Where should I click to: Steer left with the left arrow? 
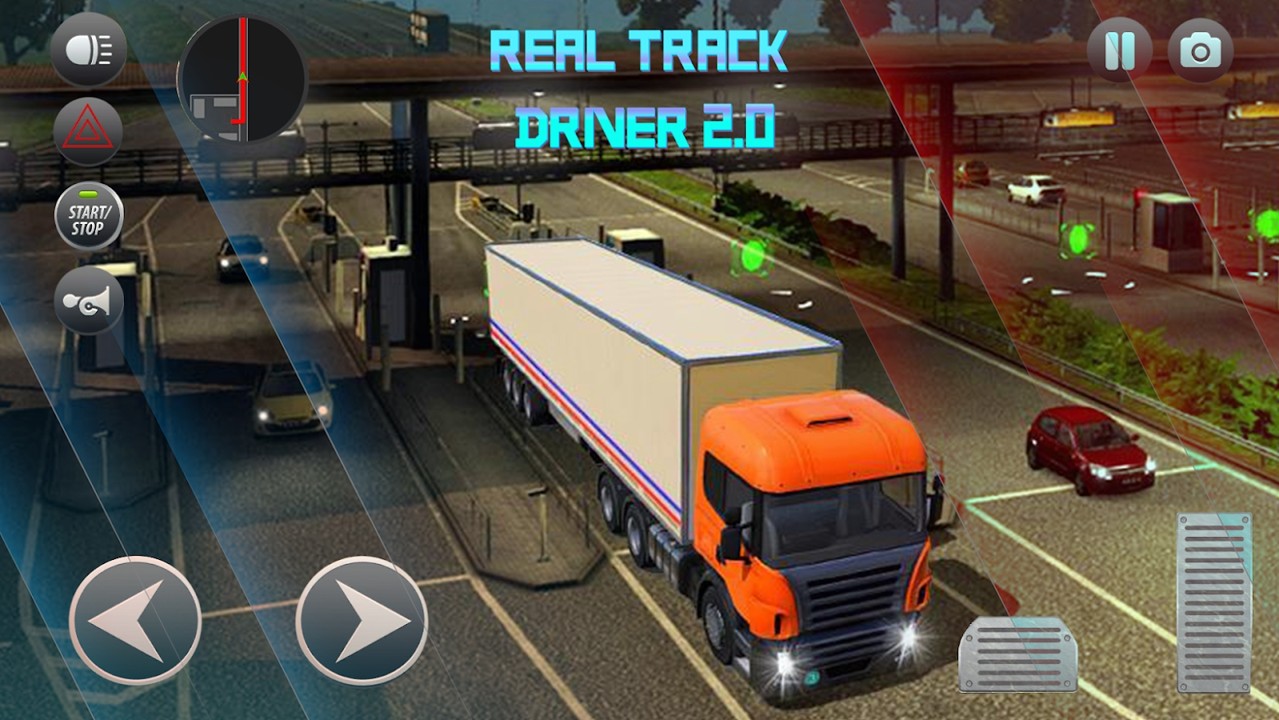pos(135,620)
